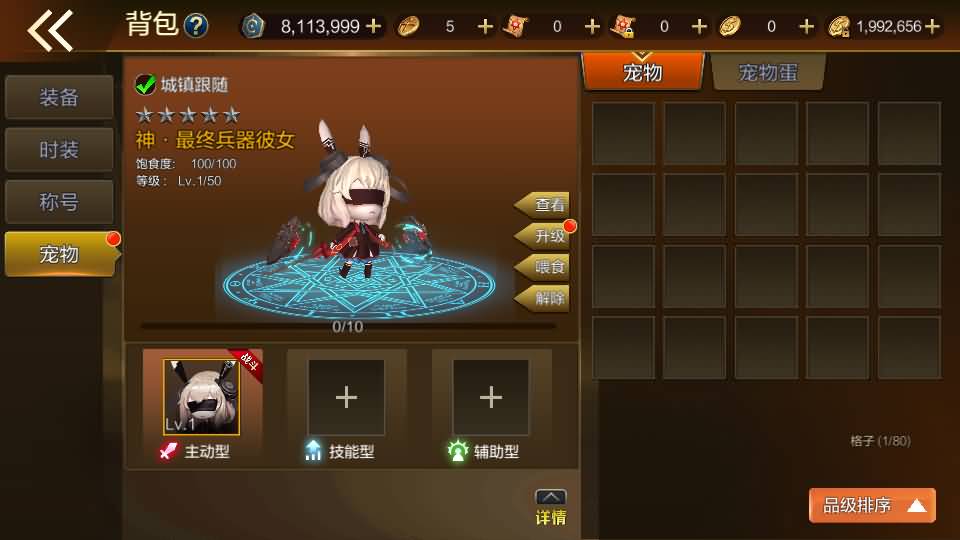Image resolution: width=960 pixels, height=540 pixels.
Task: Show the top 宠物 pet list tab
Action: coord(642,72)
